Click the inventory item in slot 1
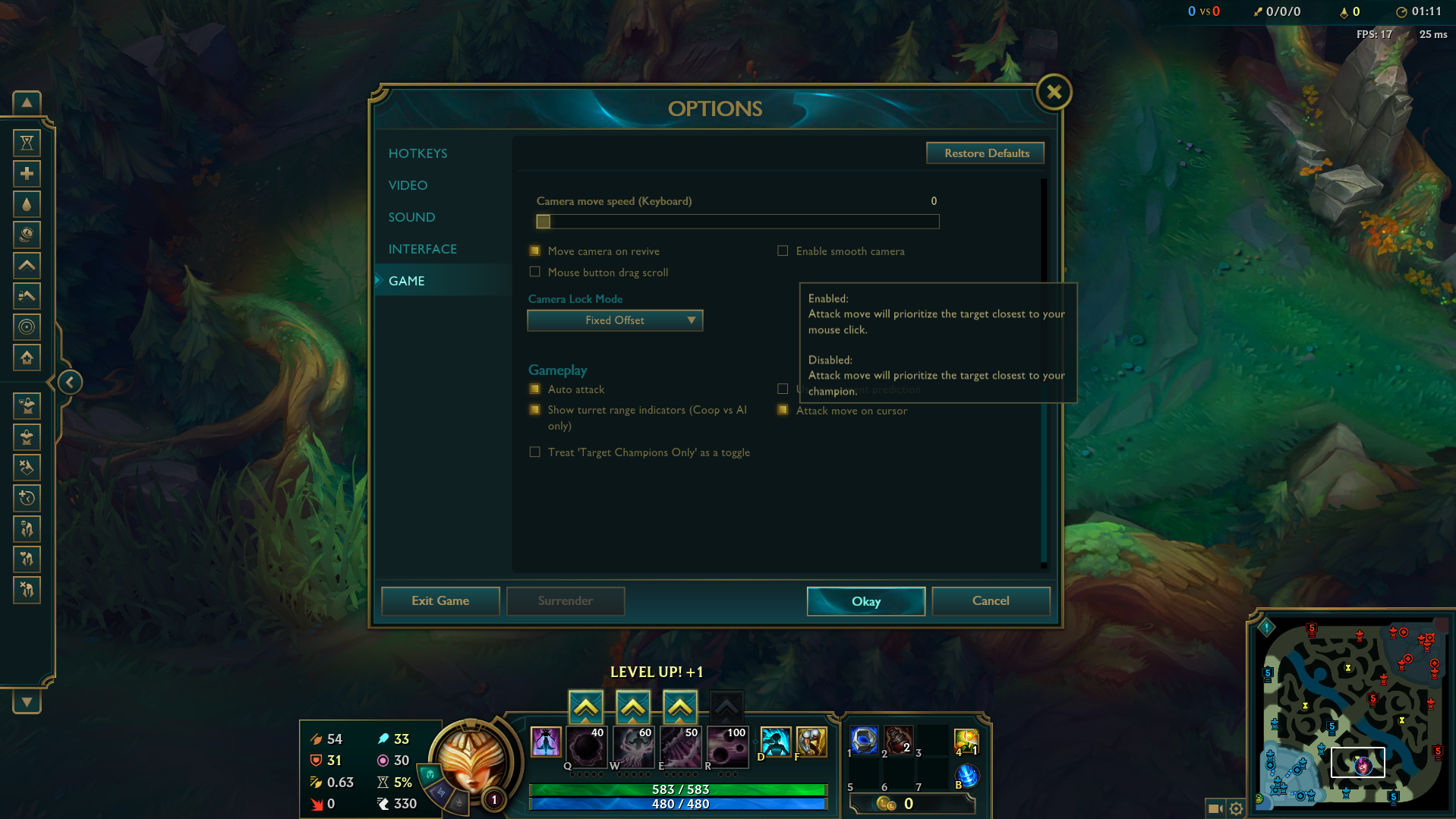The height and width of the screenshot is (819, 1456). pyautogui.click(x=863, y=742)
